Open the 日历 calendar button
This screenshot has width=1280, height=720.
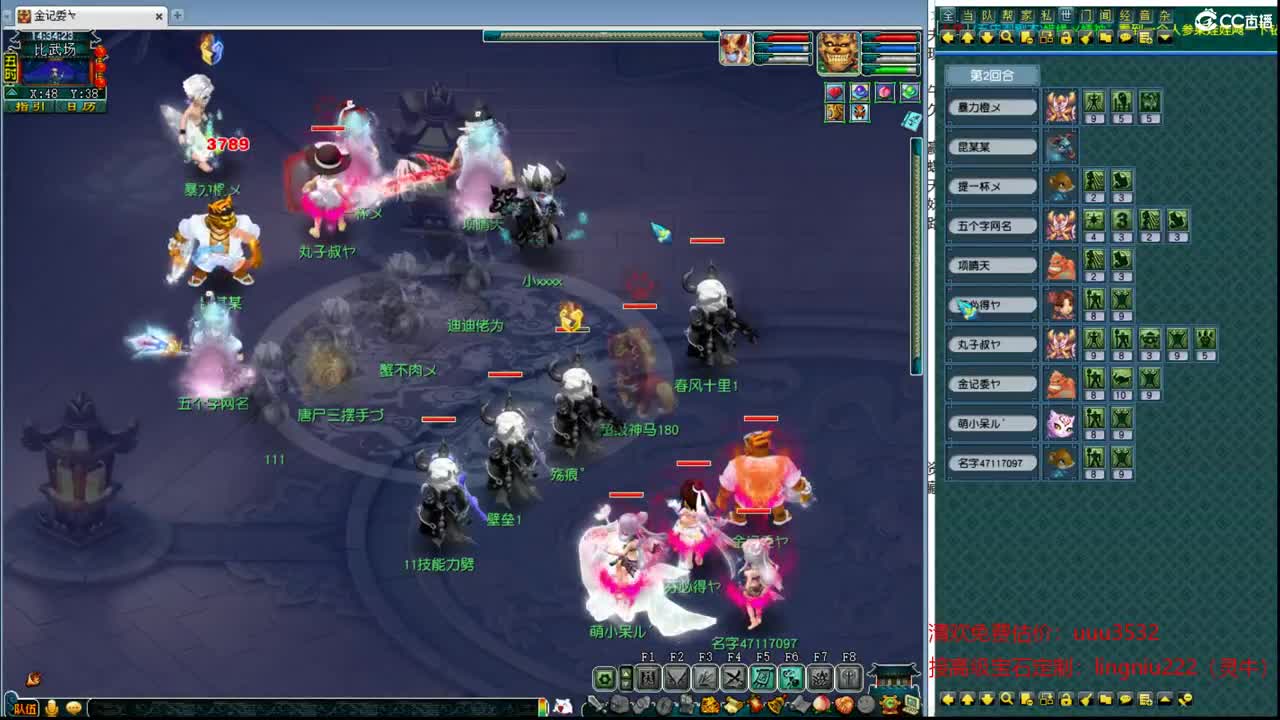(x=81, y=106)
